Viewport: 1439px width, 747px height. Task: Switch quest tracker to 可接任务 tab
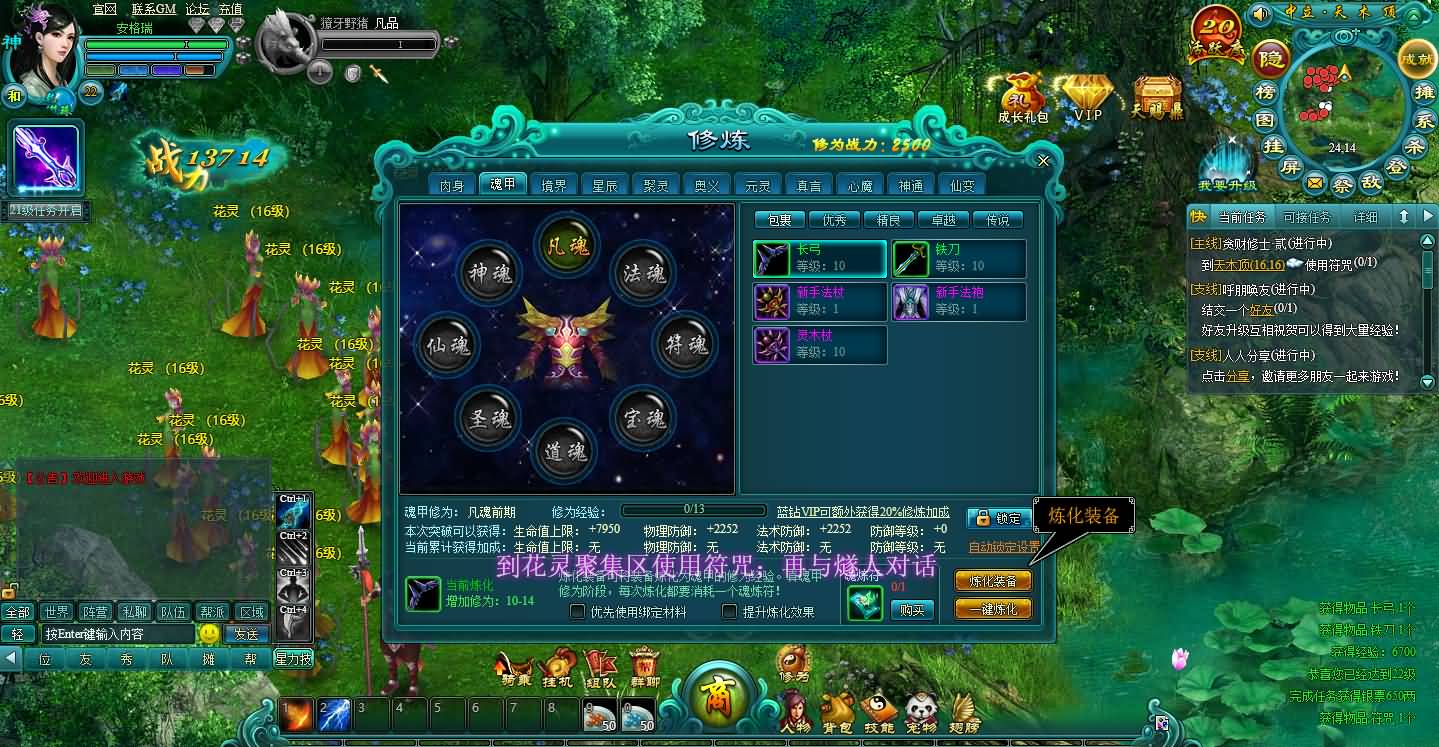point(1305,217)
